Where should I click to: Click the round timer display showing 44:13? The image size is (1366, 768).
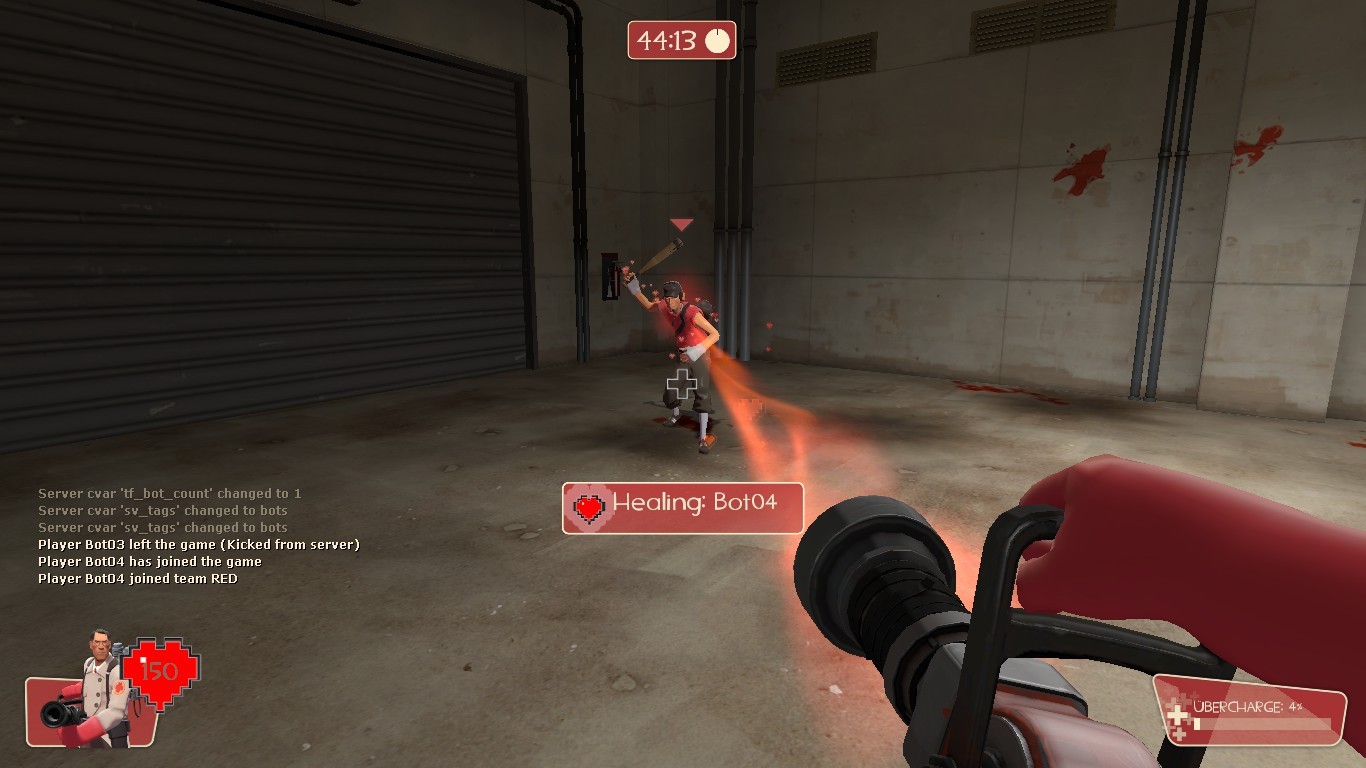(667, 41)
